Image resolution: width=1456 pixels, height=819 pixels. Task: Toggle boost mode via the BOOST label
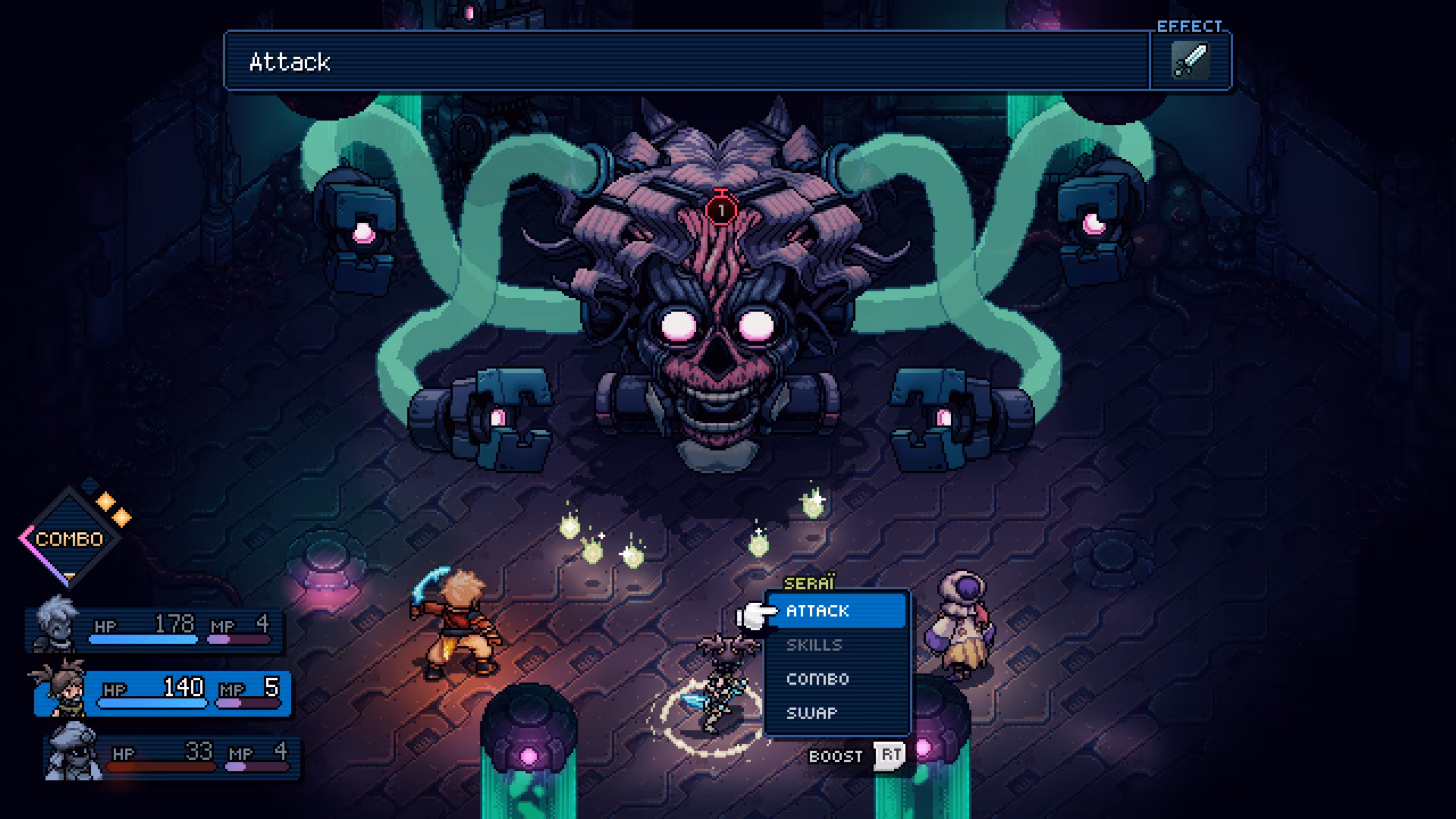click(834, 755)
